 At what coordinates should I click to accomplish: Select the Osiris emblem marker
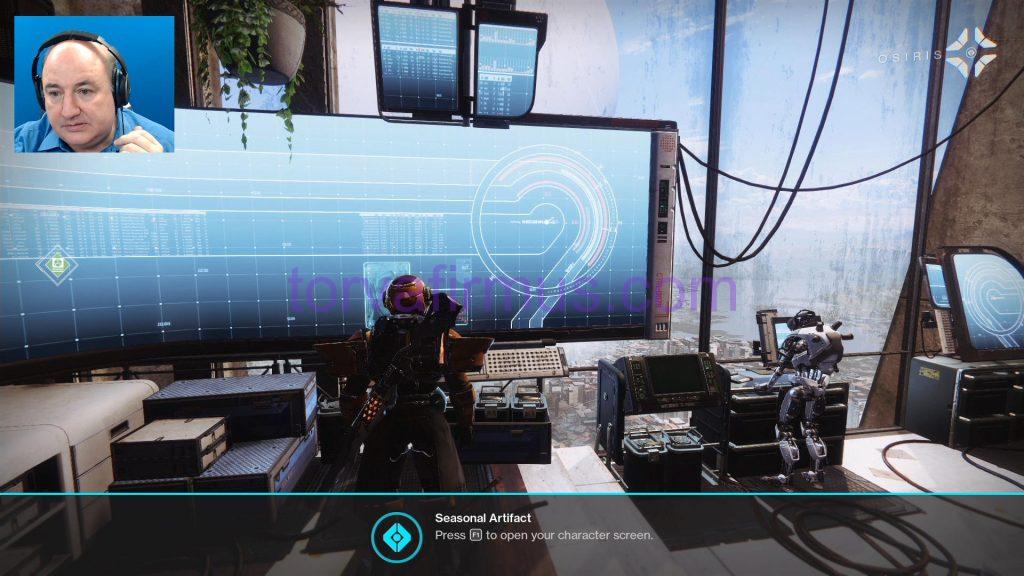tap(971, 53)
